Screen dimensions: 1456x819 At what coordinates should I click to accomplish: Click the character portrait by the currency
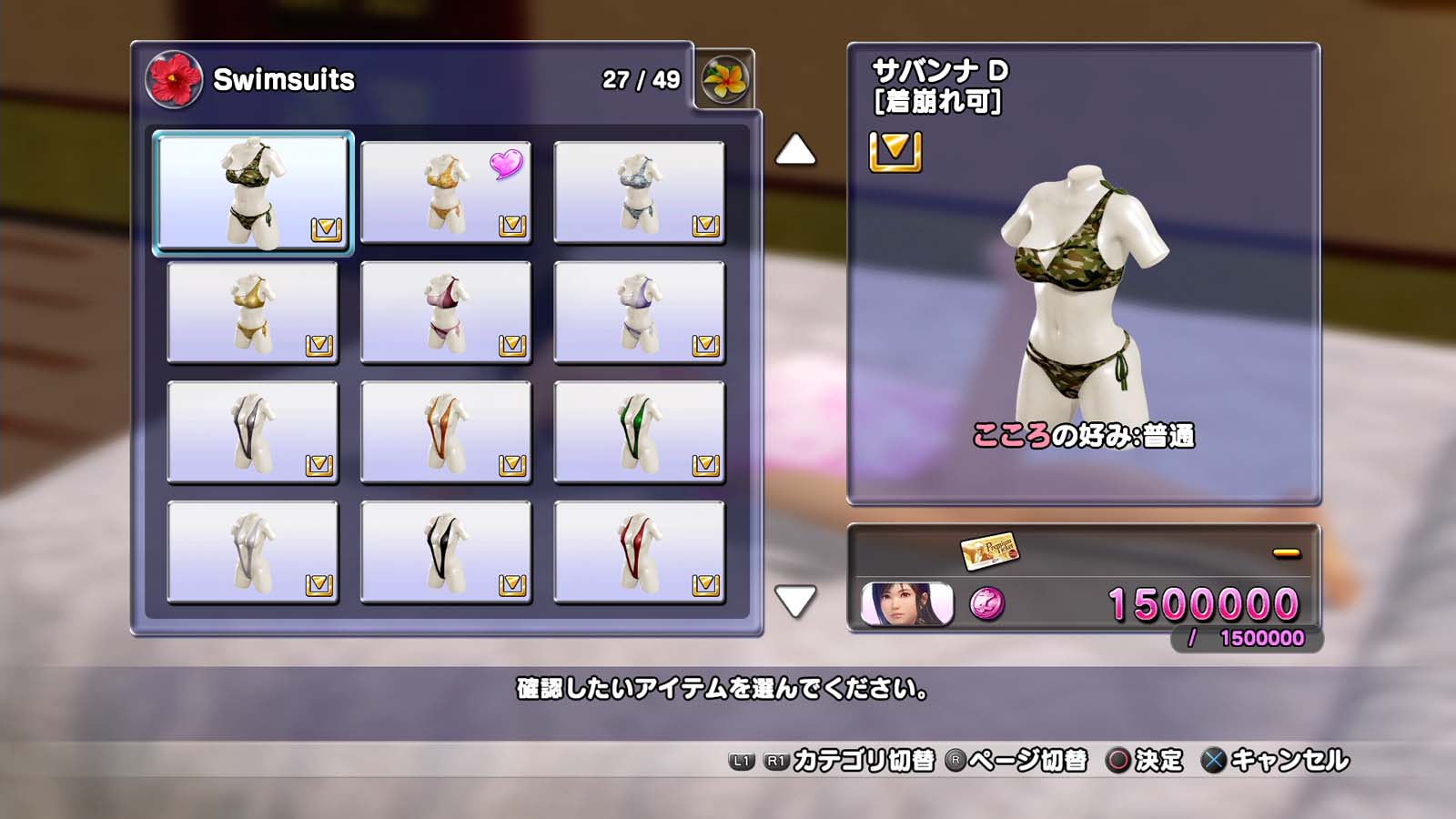coord(907,603)
